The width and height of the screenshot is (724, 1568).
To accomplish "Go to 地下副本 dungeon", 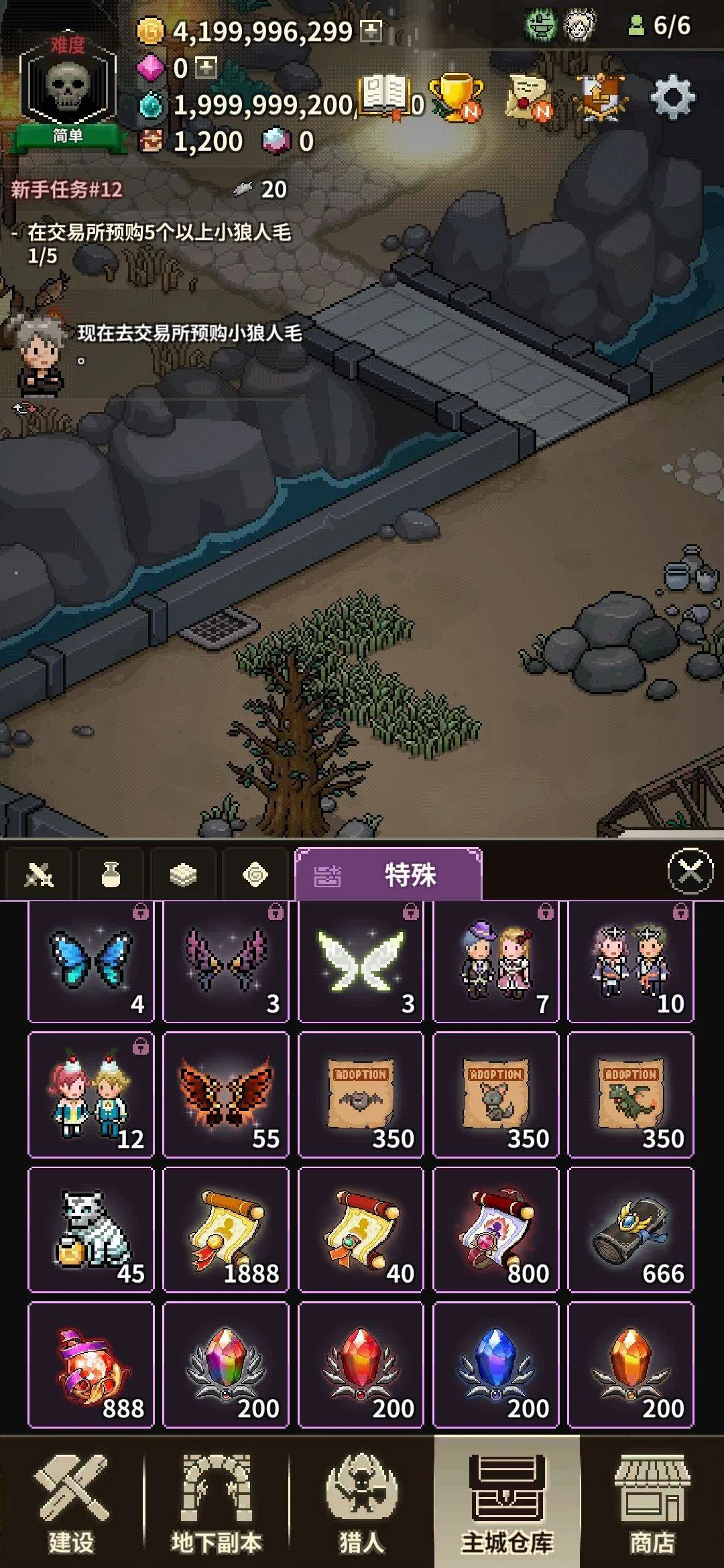I will pos(217,1502).
